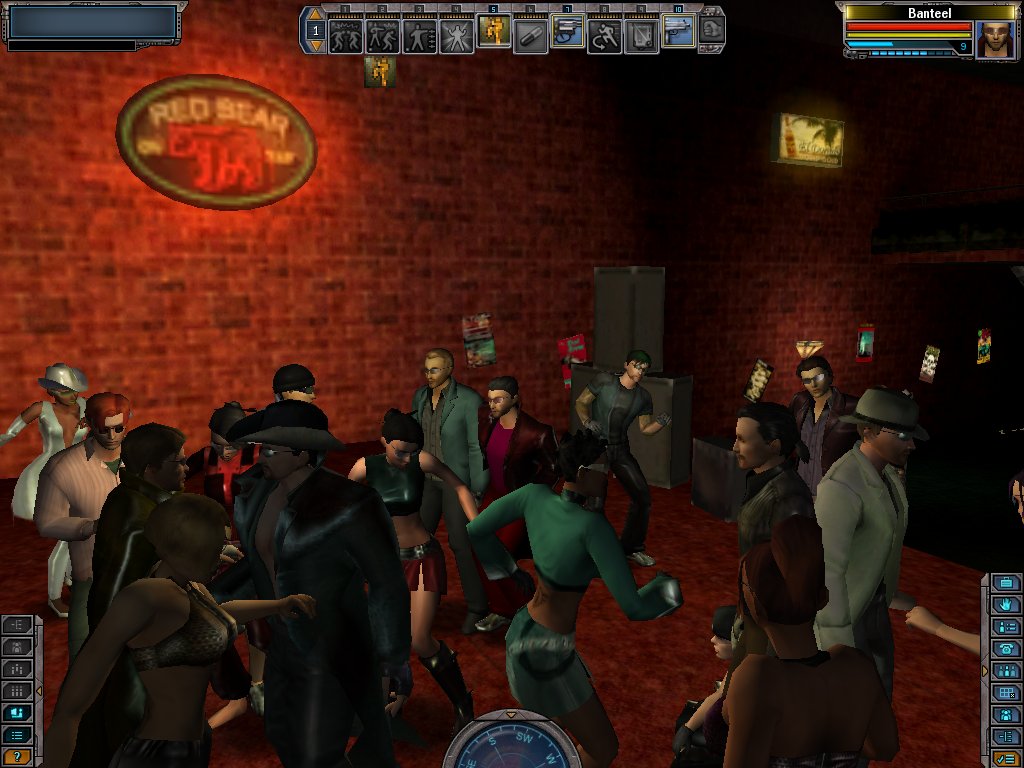Activate the running figure ability in slot 8
The height and width of the screenshot is (768, 1024).
tap(604, 36)
